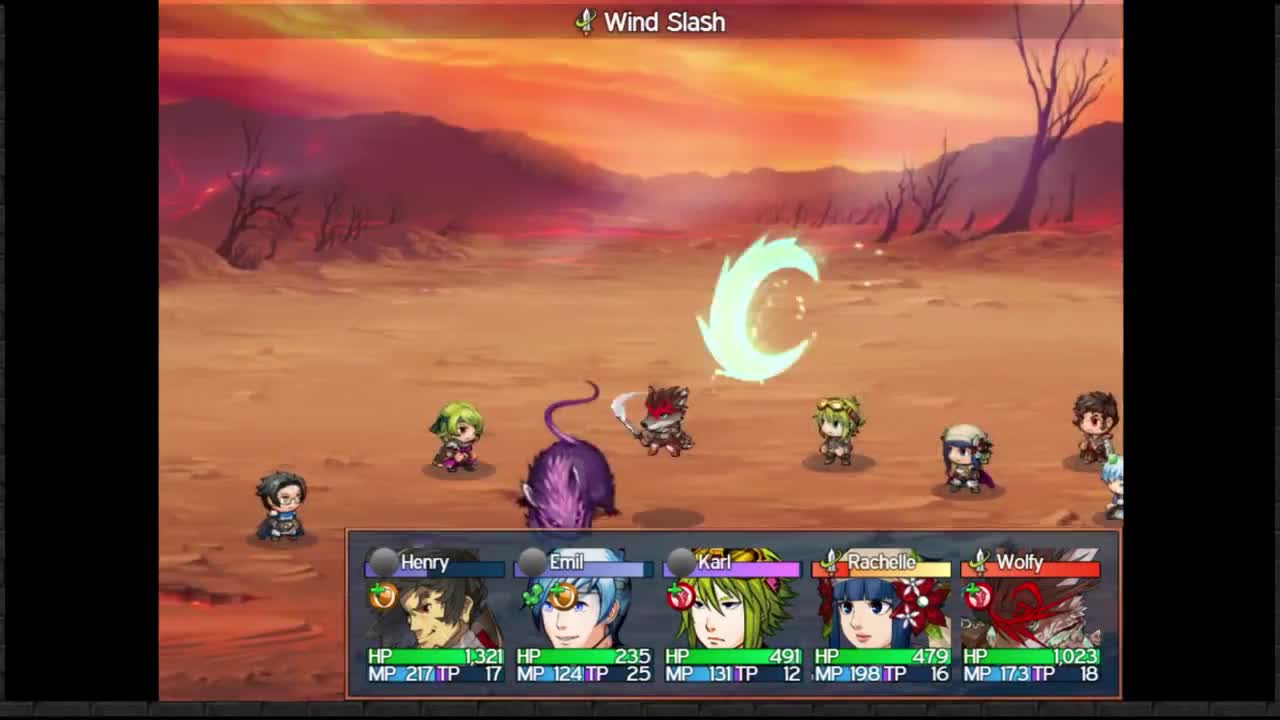This screenshot has width=1280, height=720.
Task: Click Henry's orange regen status icon
Action: 383,596
